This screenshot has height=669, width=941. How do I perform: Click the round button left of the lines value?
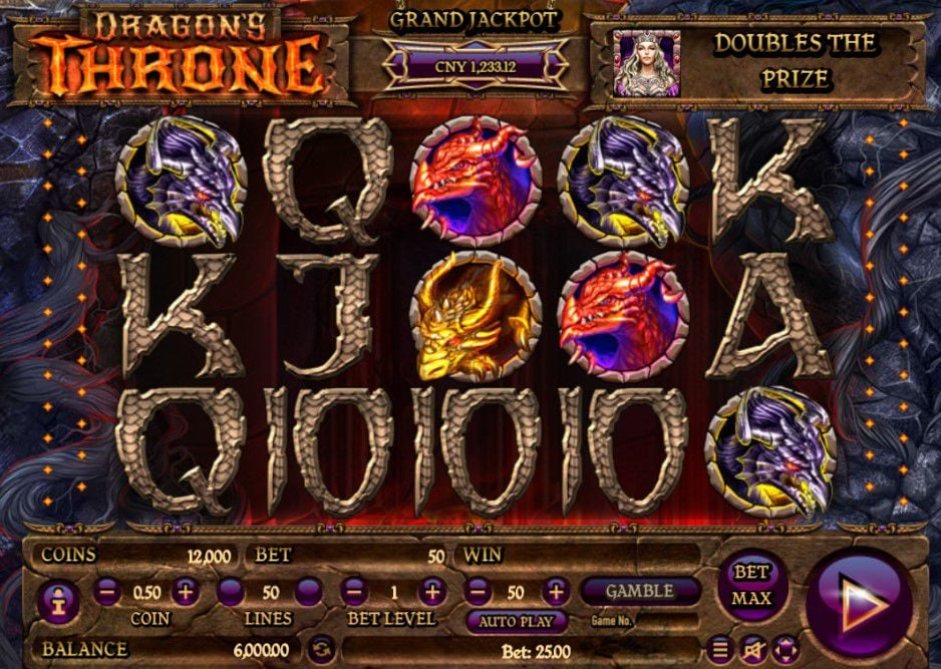231,592
